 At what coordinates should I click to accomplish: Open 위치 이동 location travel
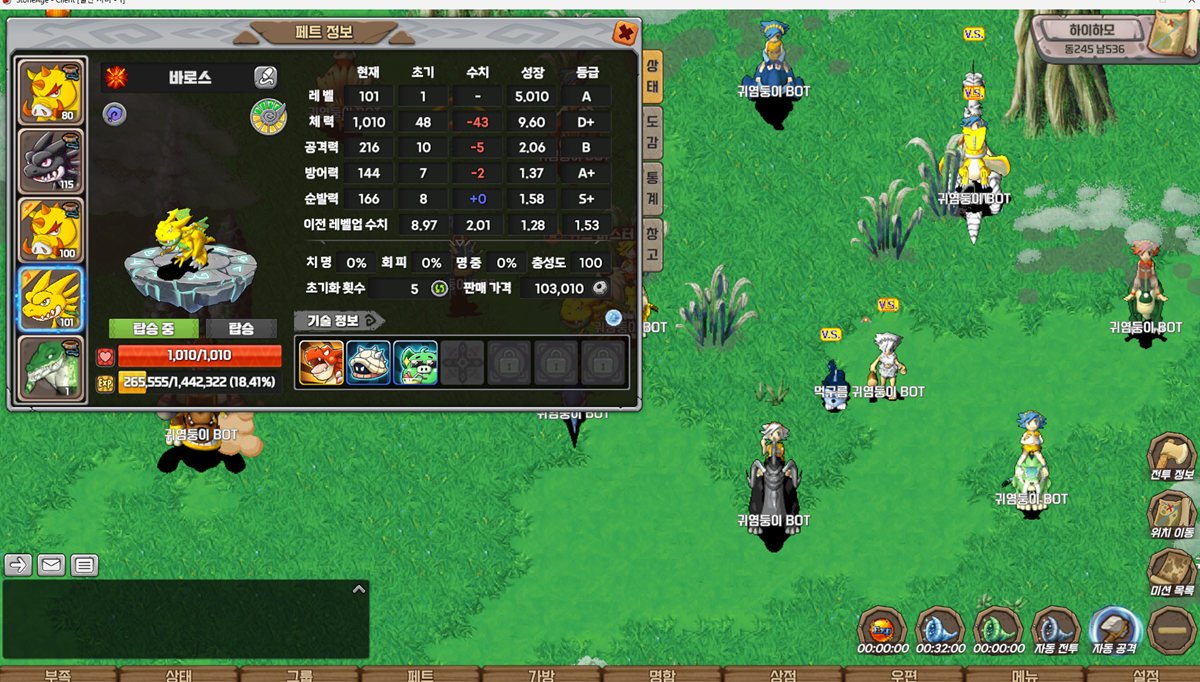[x=1172, y=517]
